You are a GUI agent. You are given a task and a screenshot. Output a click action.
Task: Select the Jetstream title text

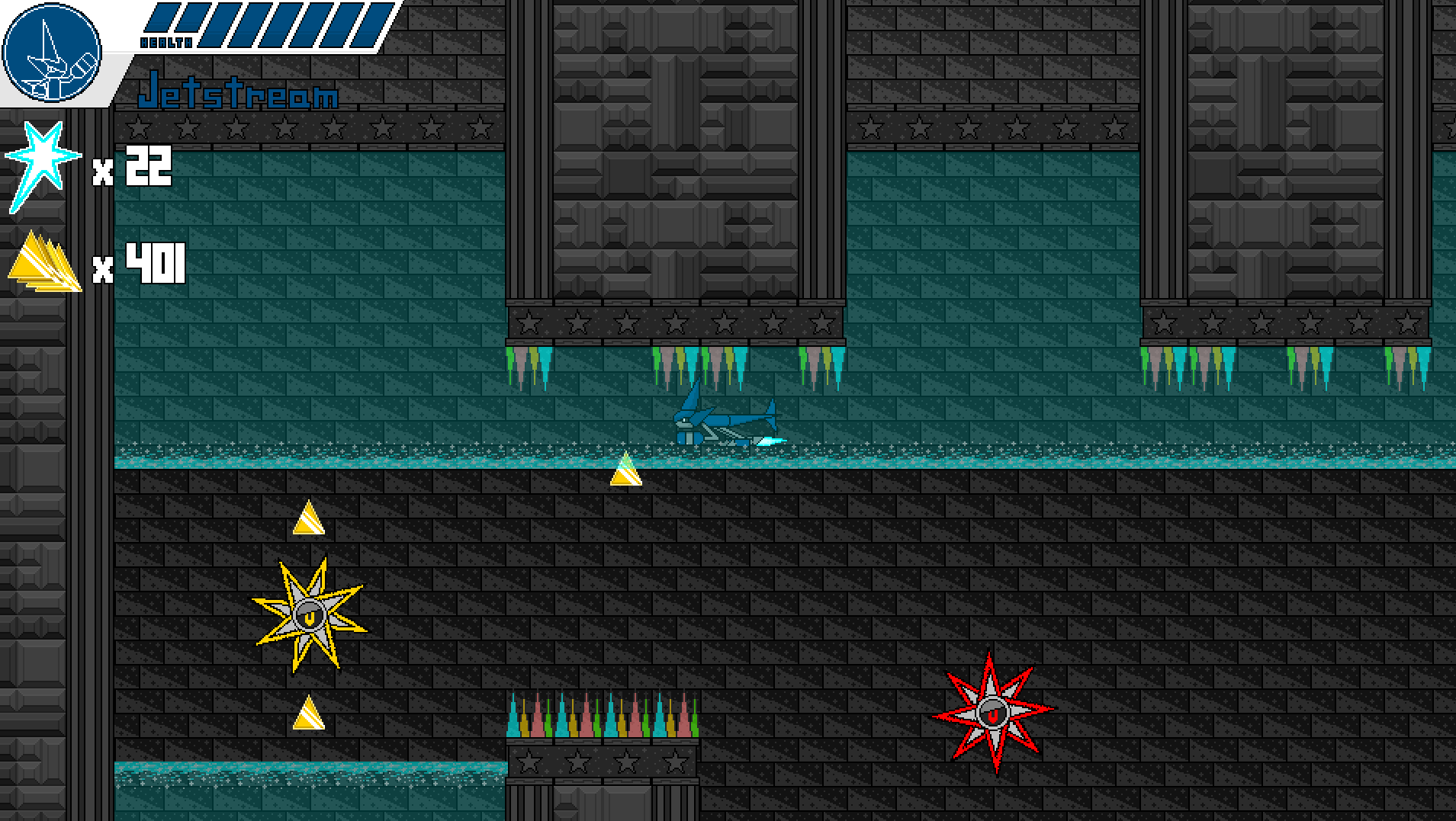239,95
